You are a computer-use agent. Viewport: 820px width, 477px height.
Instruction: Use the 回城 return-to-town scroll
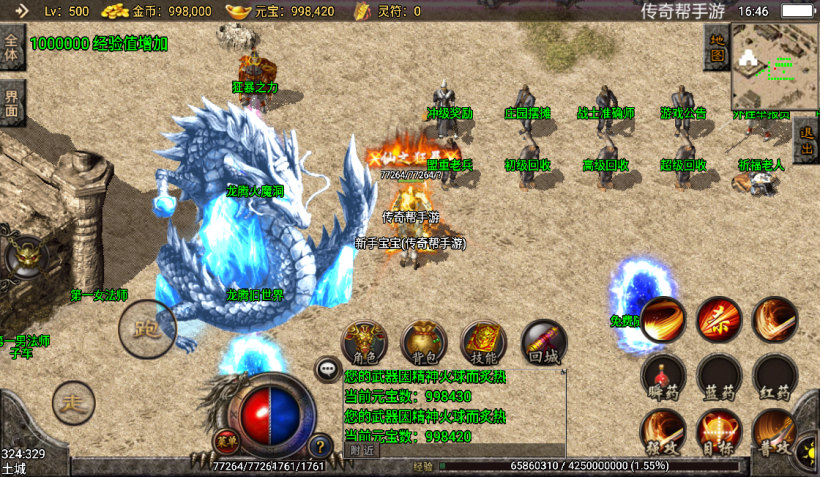click(x=543, y=343)
